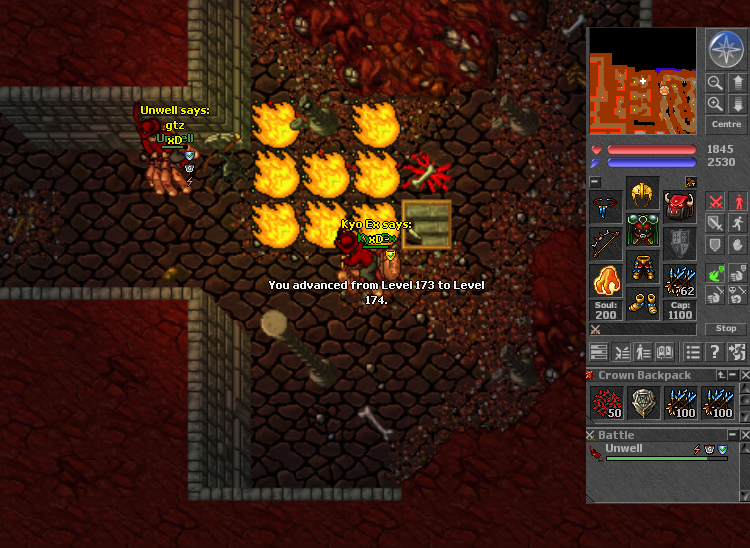Select the amulet equipment slot
The height and width of the screenshot is (548, 750).
click(606, 208)
